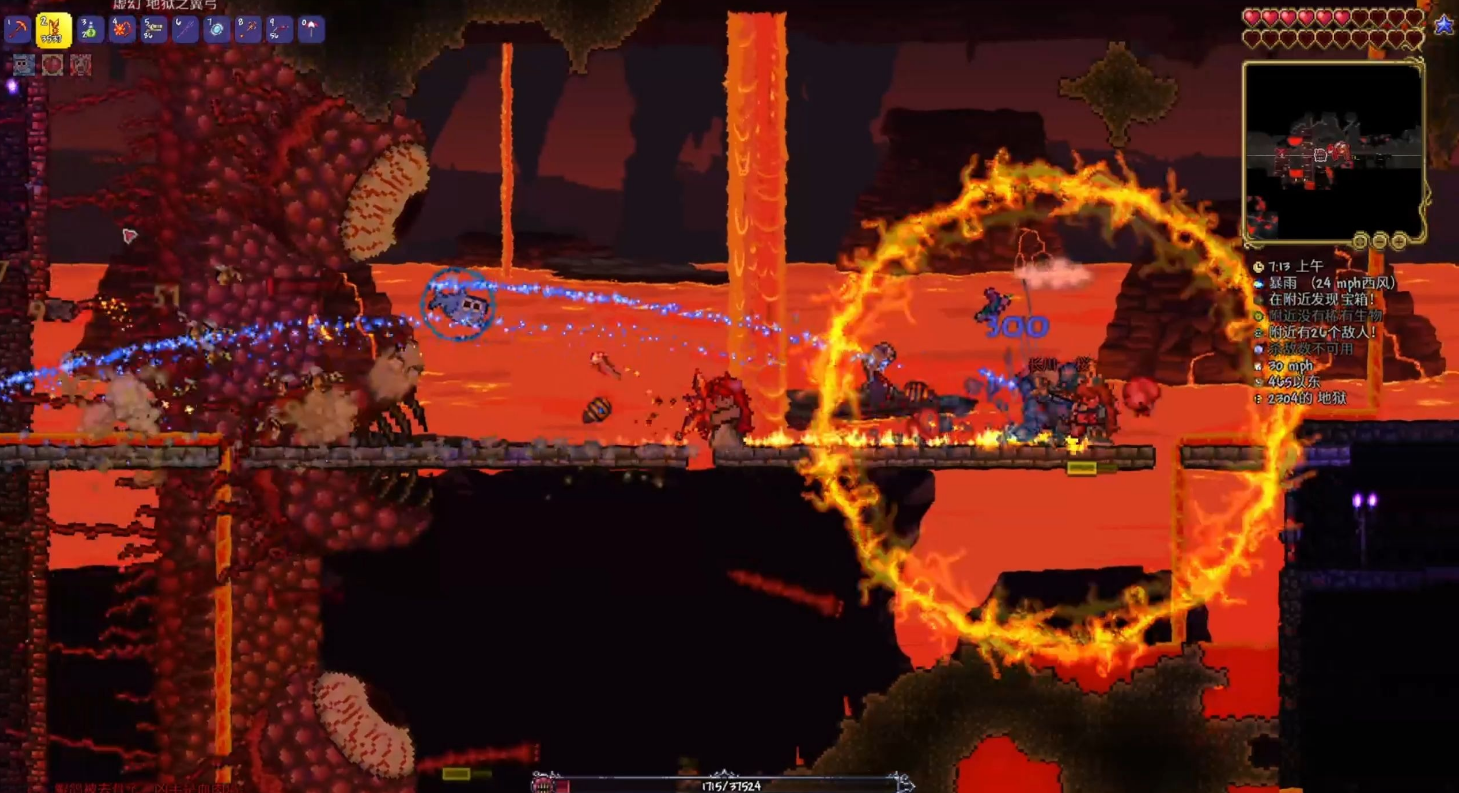Image resolution: width=1459 pixels, height=793 pixels.
Task: Click the red orb buff icon
Action: pos(52,65)
